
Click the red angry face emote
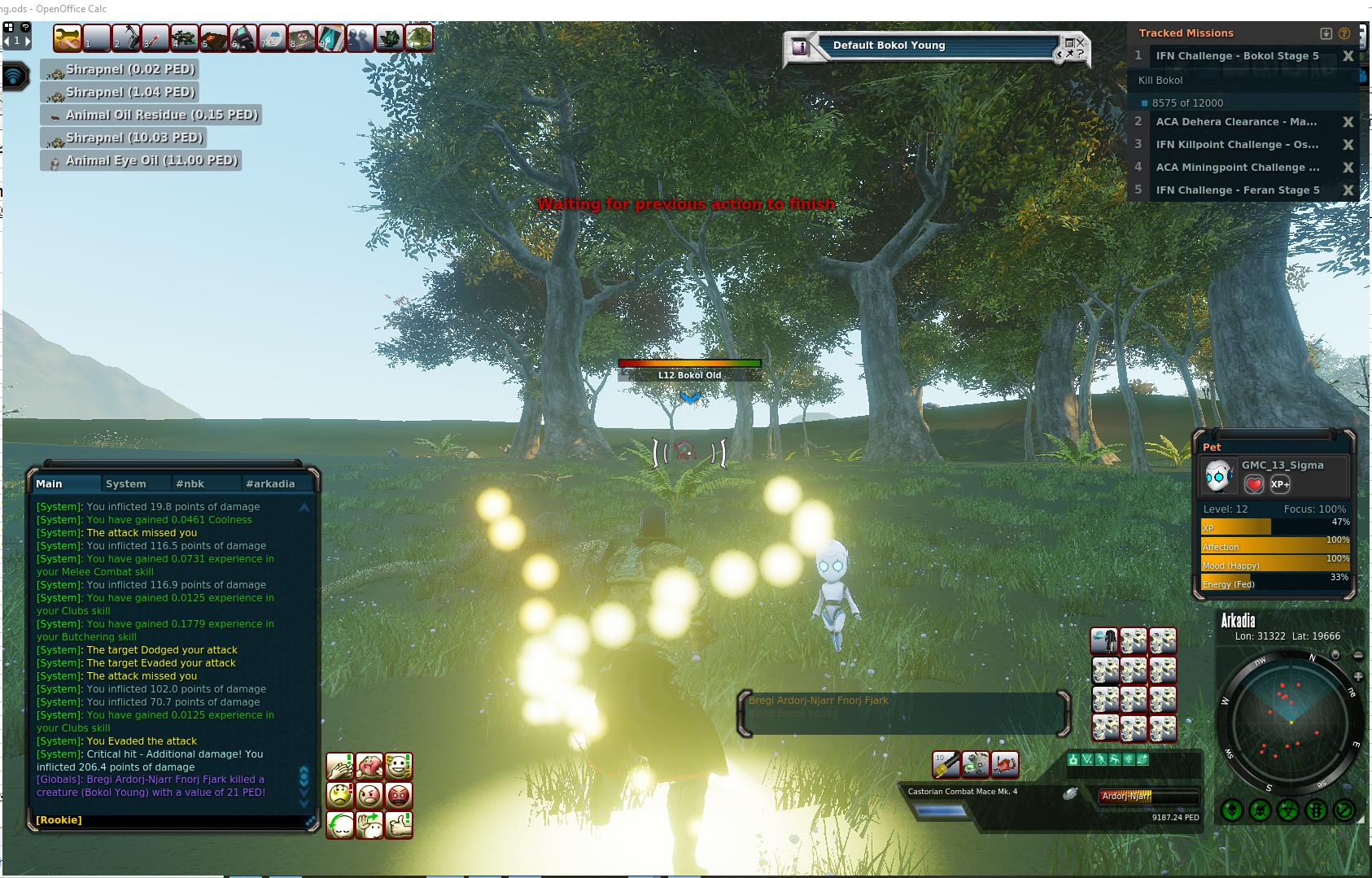coord(398,795)
